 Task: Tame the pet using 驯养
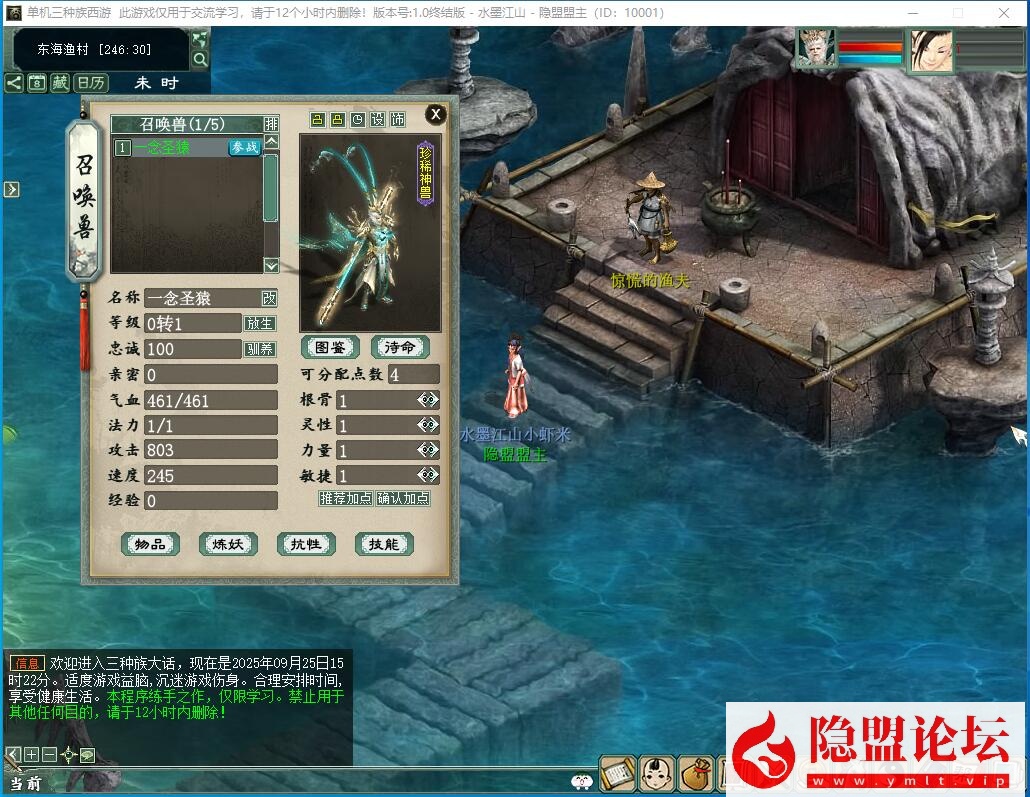pos(259,349)
